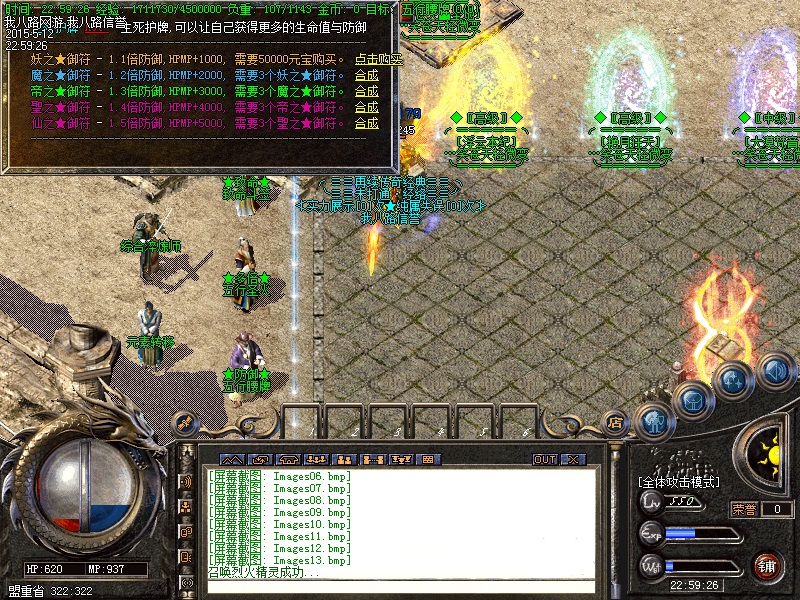Close the chat panel with the X button
This screenshot has width=800, height=600.
click(573, 459)
